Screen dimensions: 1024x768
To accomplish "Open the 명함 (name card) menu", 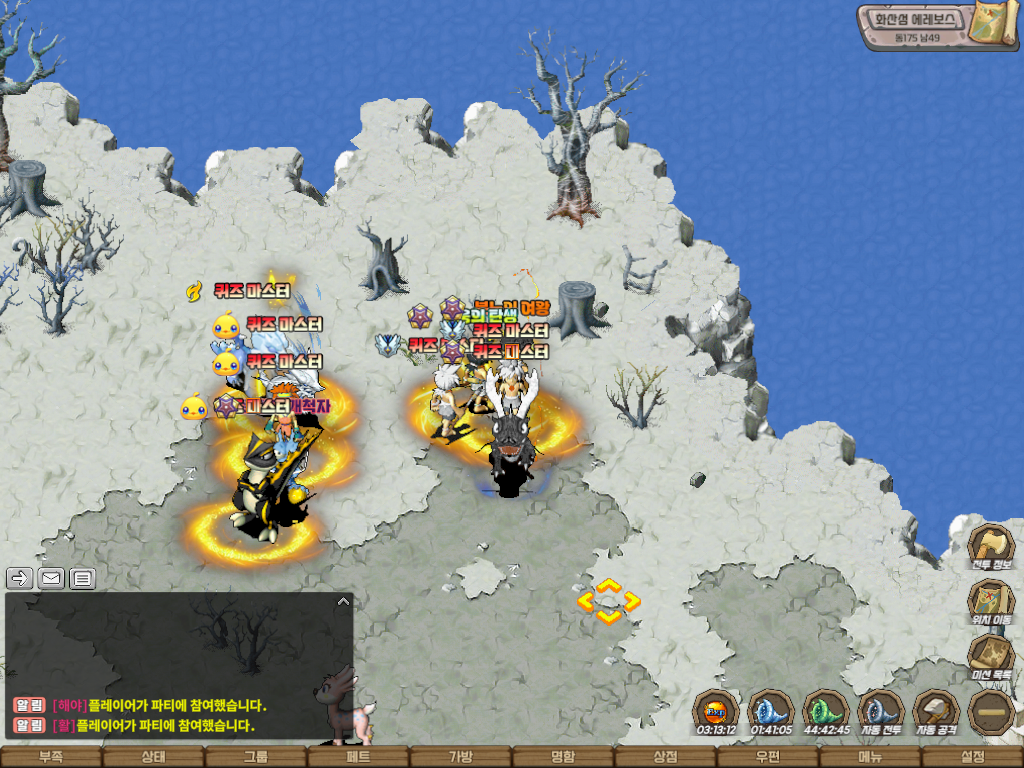I will (563, 757).
